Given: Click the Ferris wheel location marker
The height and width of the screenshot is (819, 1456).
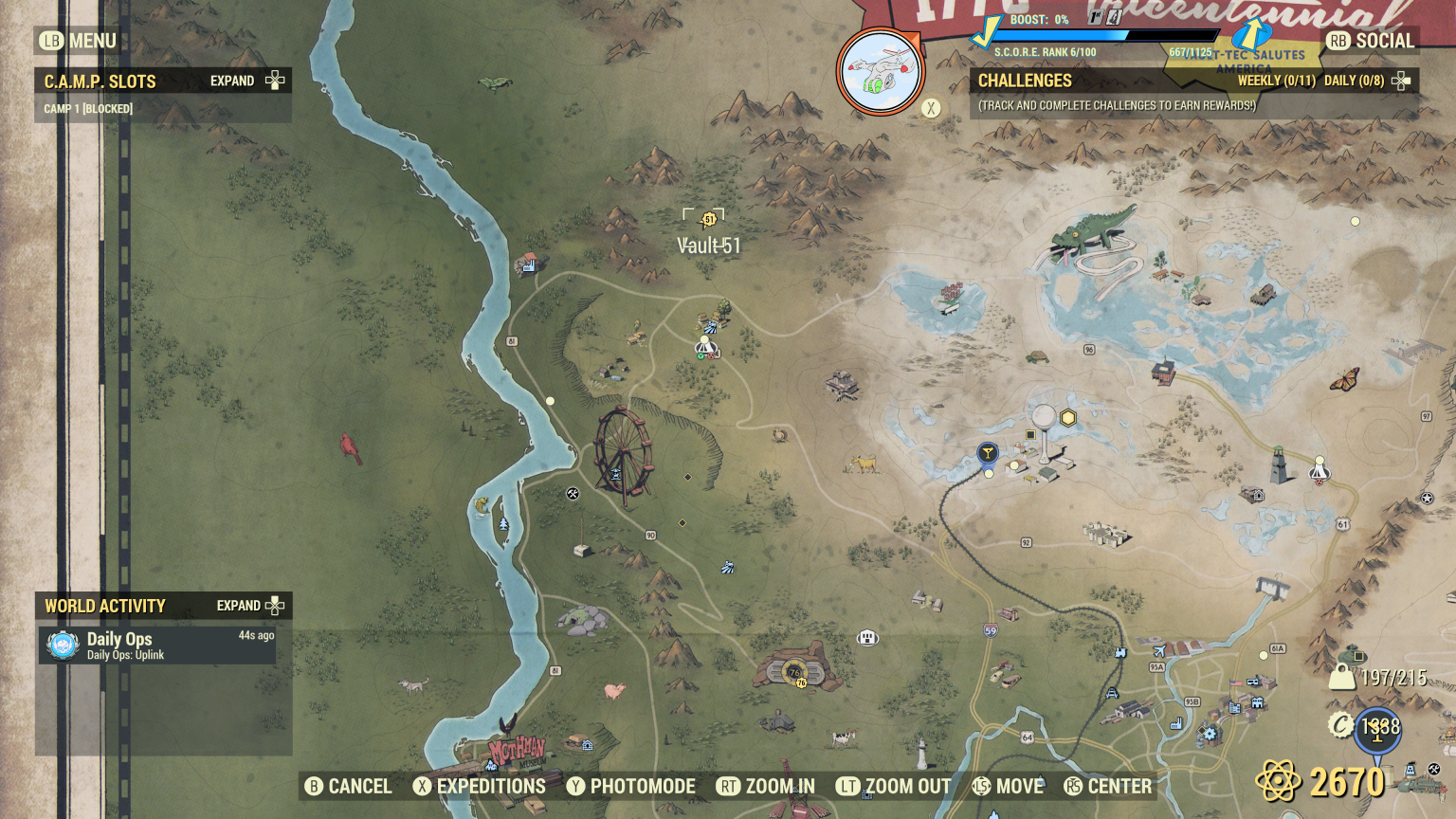Looking at the screenshot, I should pos(623,455).
